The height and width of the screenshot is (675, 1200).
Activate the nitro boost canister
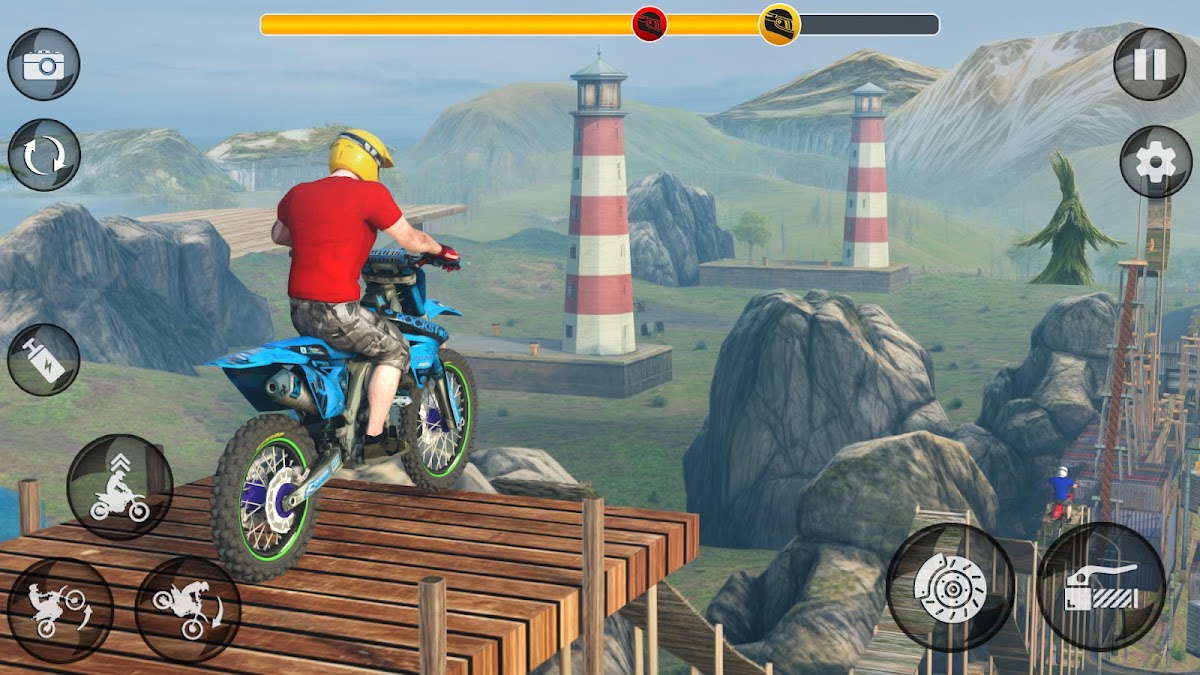(44, 360)
